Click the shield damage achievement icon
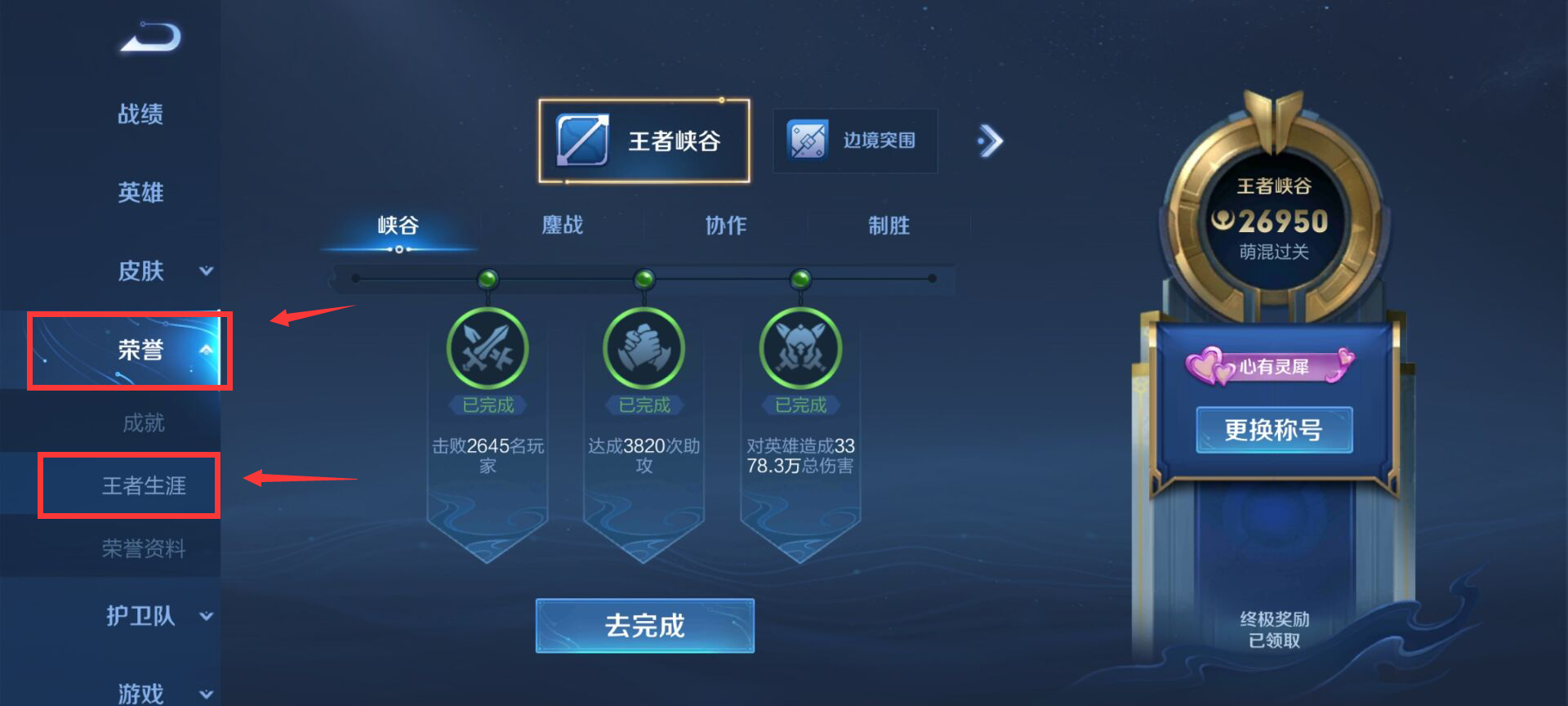Screen dimensions: 1568x706 pyautogui.click(x=801, y=348)
